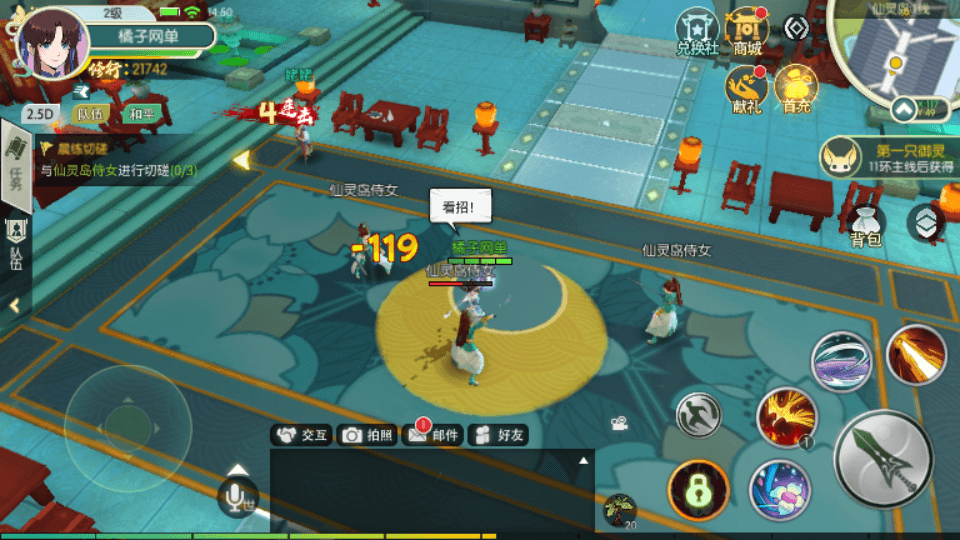Open the 邮件 mailbox

coord(432,435)
